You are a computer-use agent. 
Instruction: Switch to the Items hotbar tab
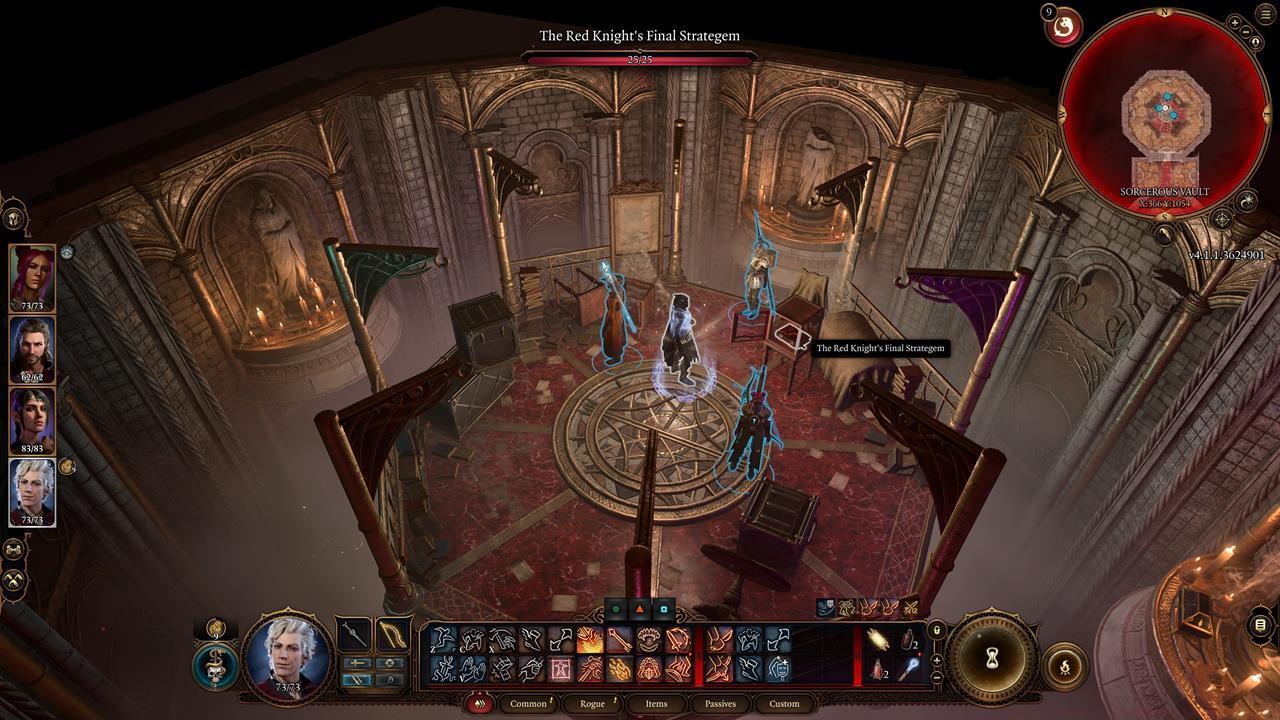(x=656, y=704)
